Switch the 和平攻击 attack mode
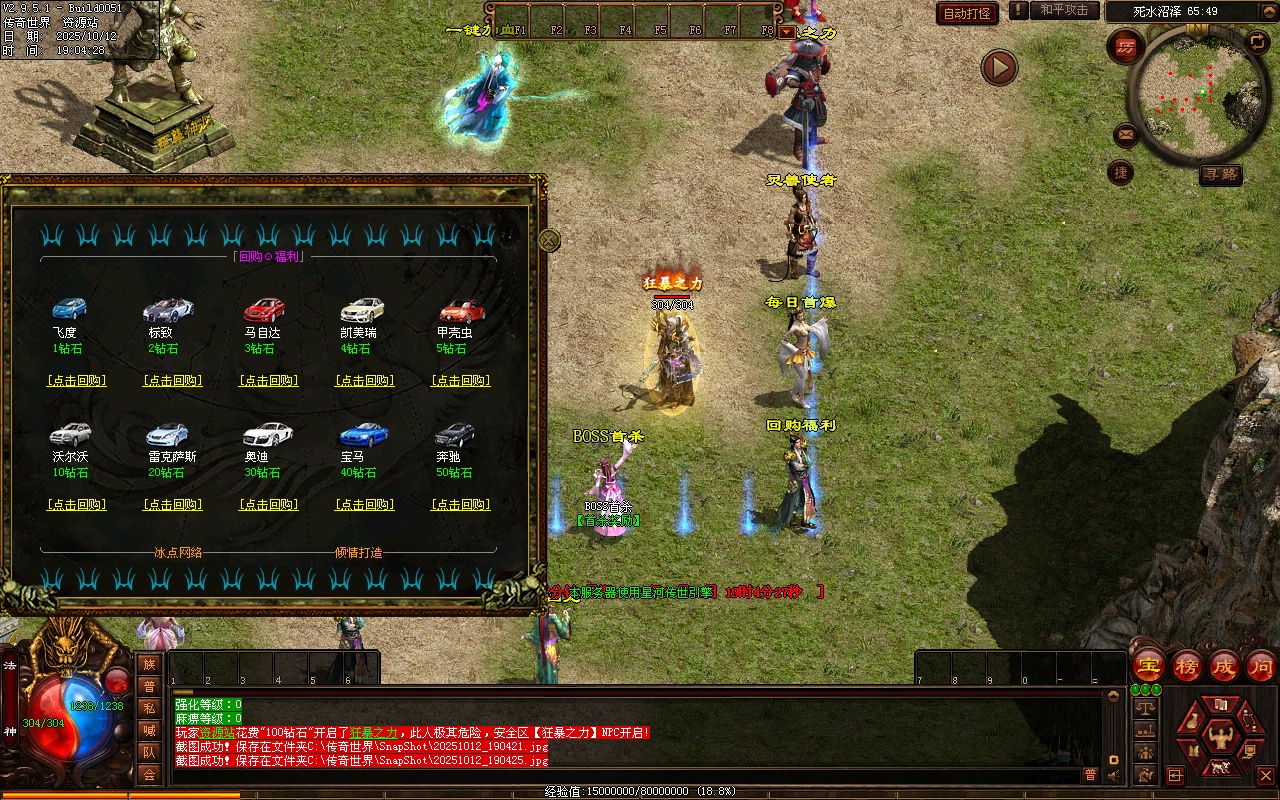The height and width of the screenshot is (800, 1280). pyautogui.click(x=1063, y=10)
